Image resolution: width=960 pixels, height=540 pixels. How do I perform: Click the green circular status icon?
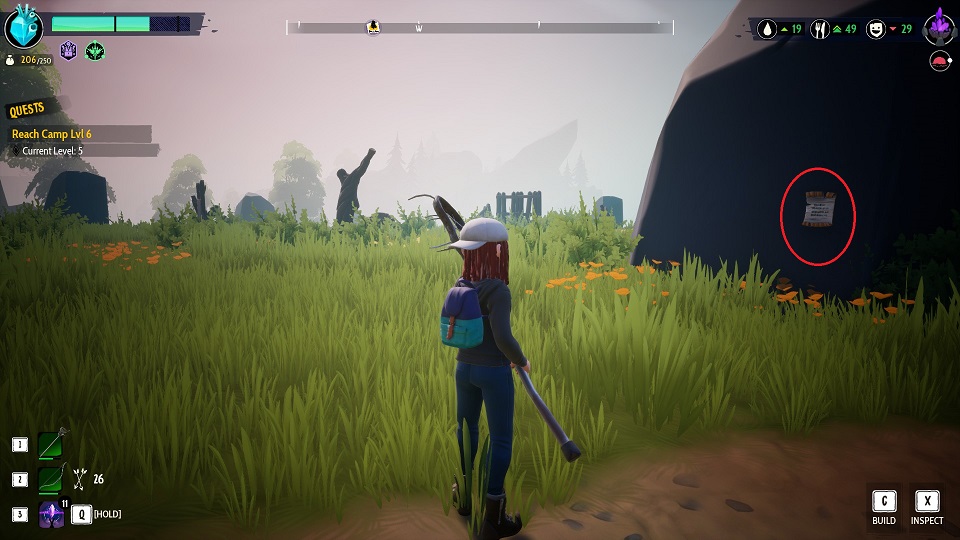(95, 50)
